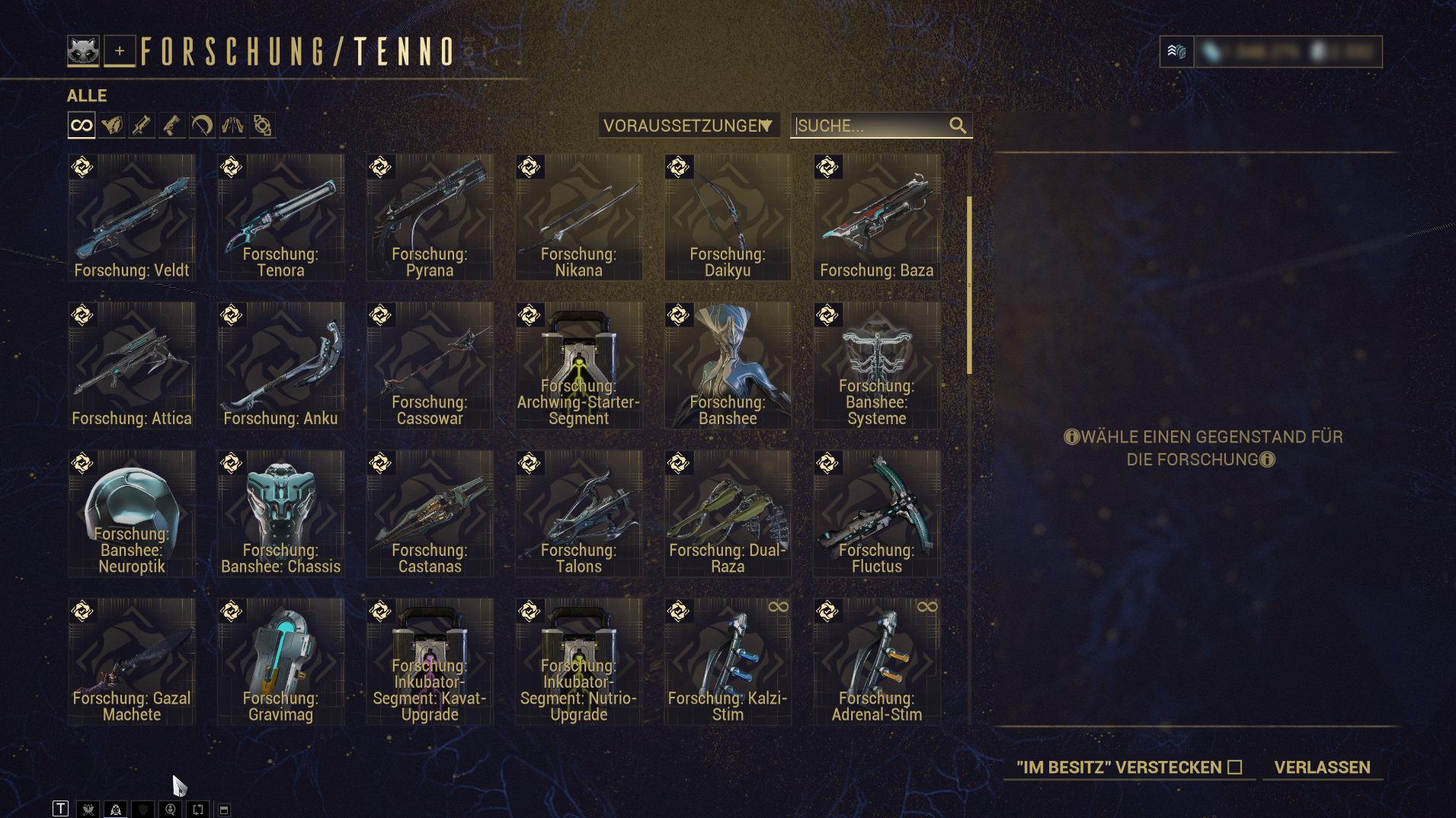The width and height of the screenshot is (1456, 818).
Task: Click the plus button beside the profile avatar
Action: pyautogui.click(x=120, y=52)
